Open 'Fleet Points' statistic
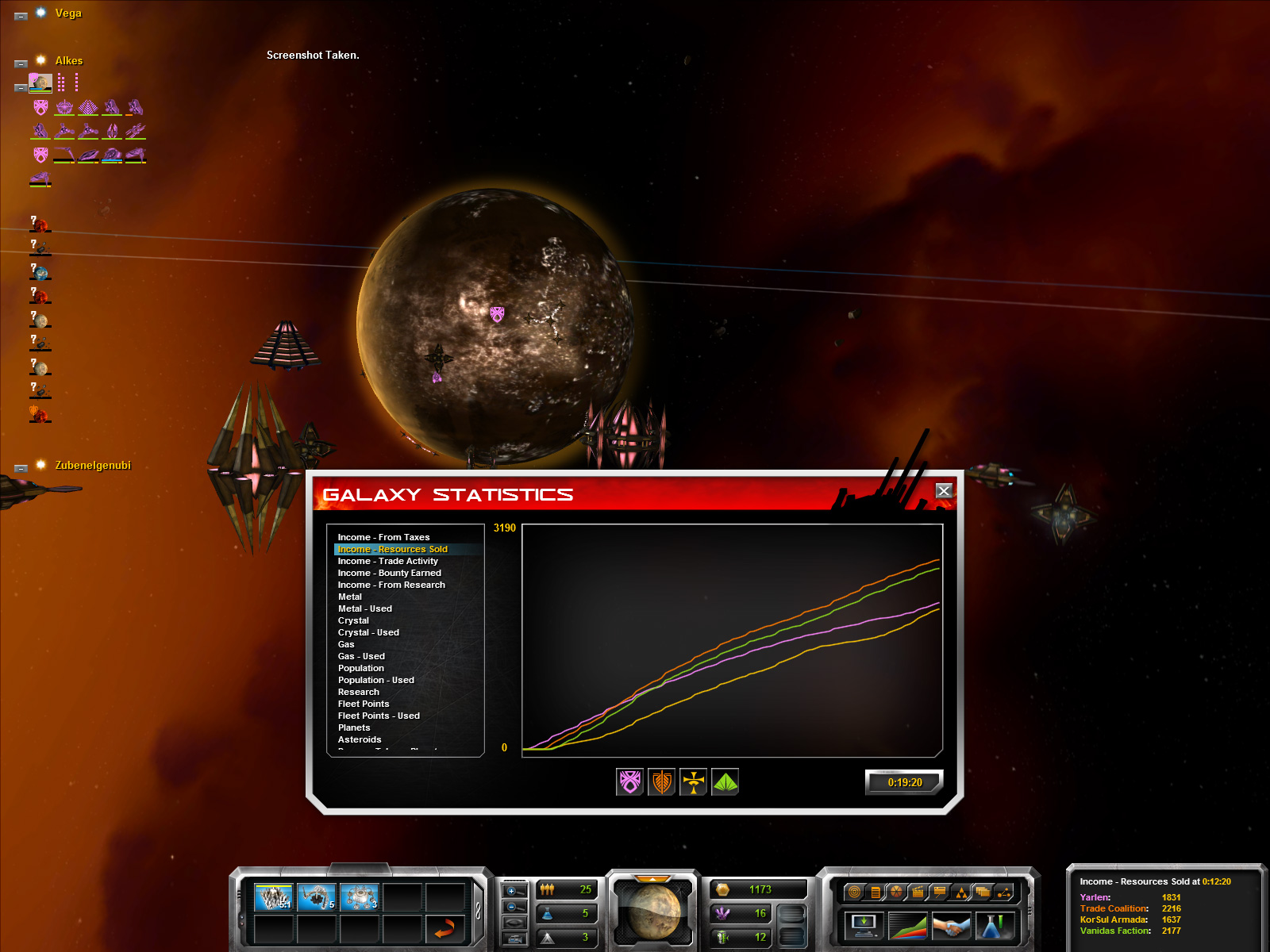1270x952 pixels. 364,704
